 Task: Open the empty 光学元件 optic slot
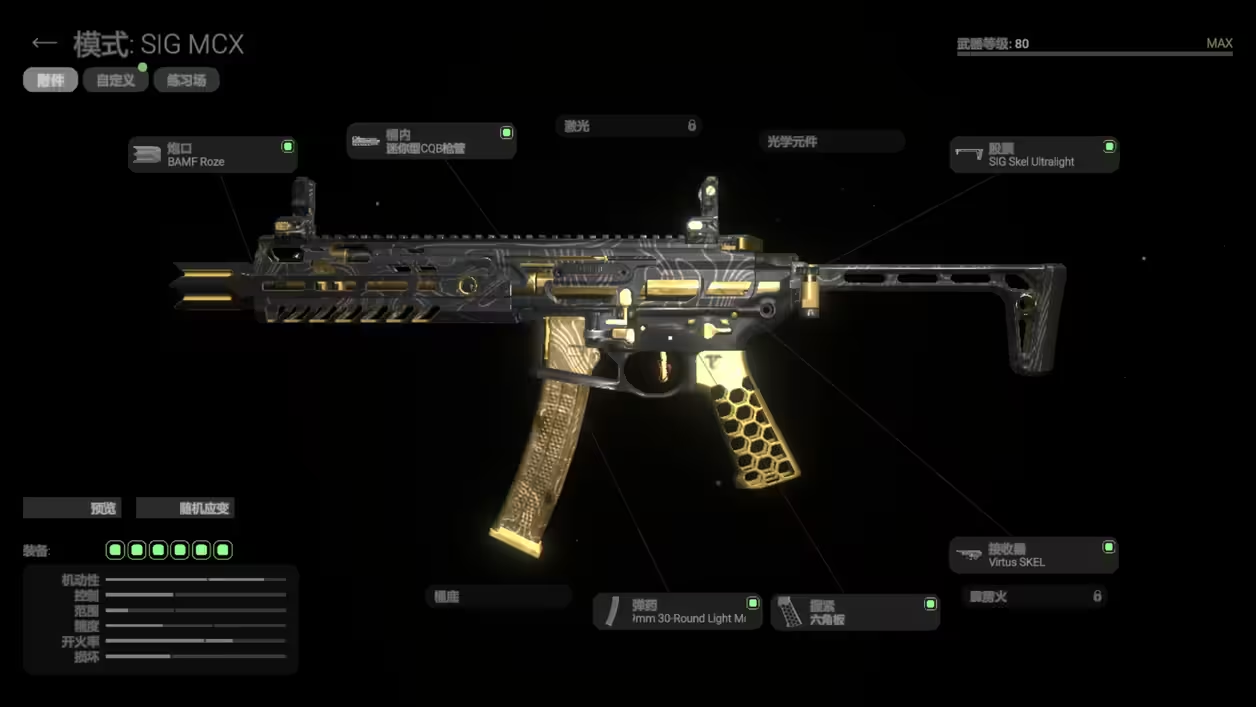pos(830,142)
